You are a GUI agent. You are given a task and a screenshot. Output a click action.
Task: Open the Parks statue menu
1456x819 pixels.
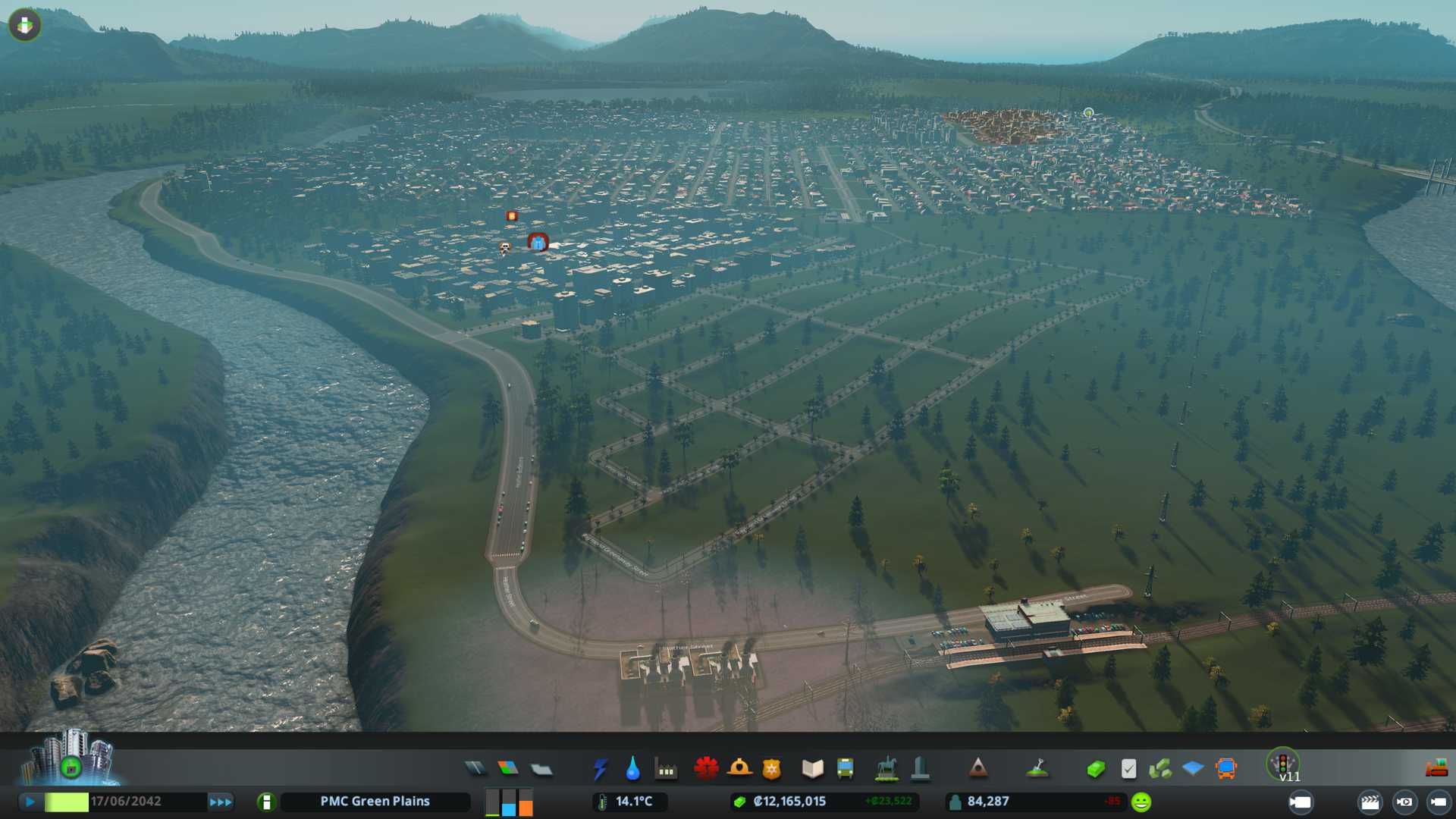pyautogui.click(x=886, y=769)
